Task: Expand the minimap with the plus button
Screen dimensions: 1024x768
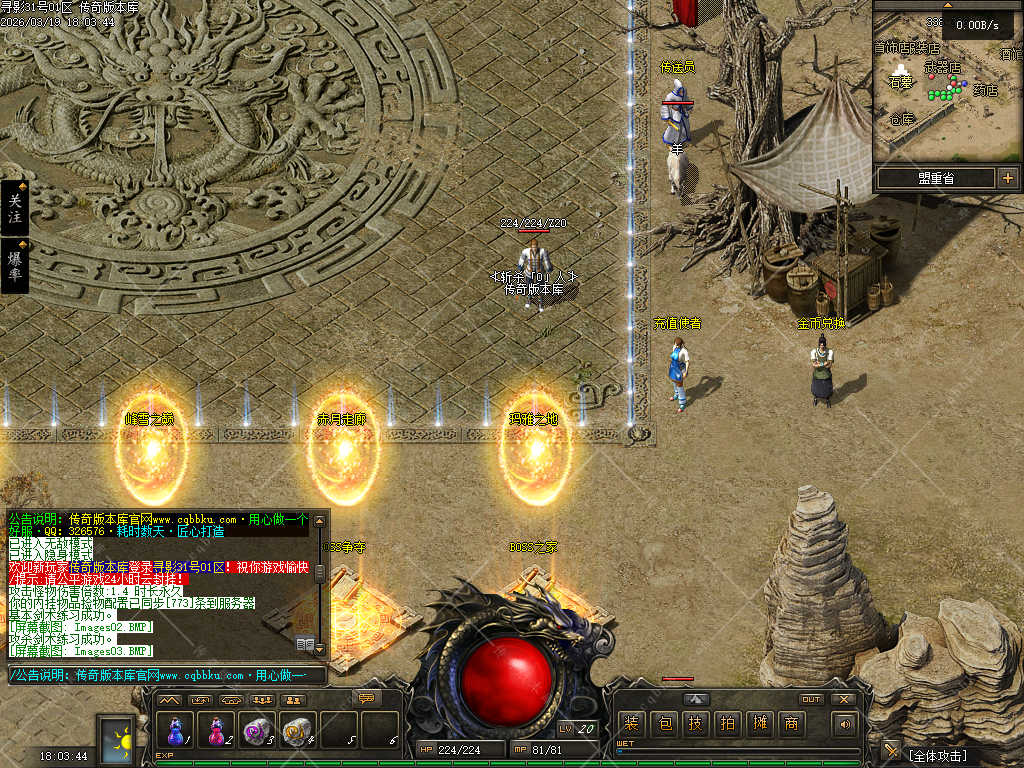Action: coord(1007,178)
